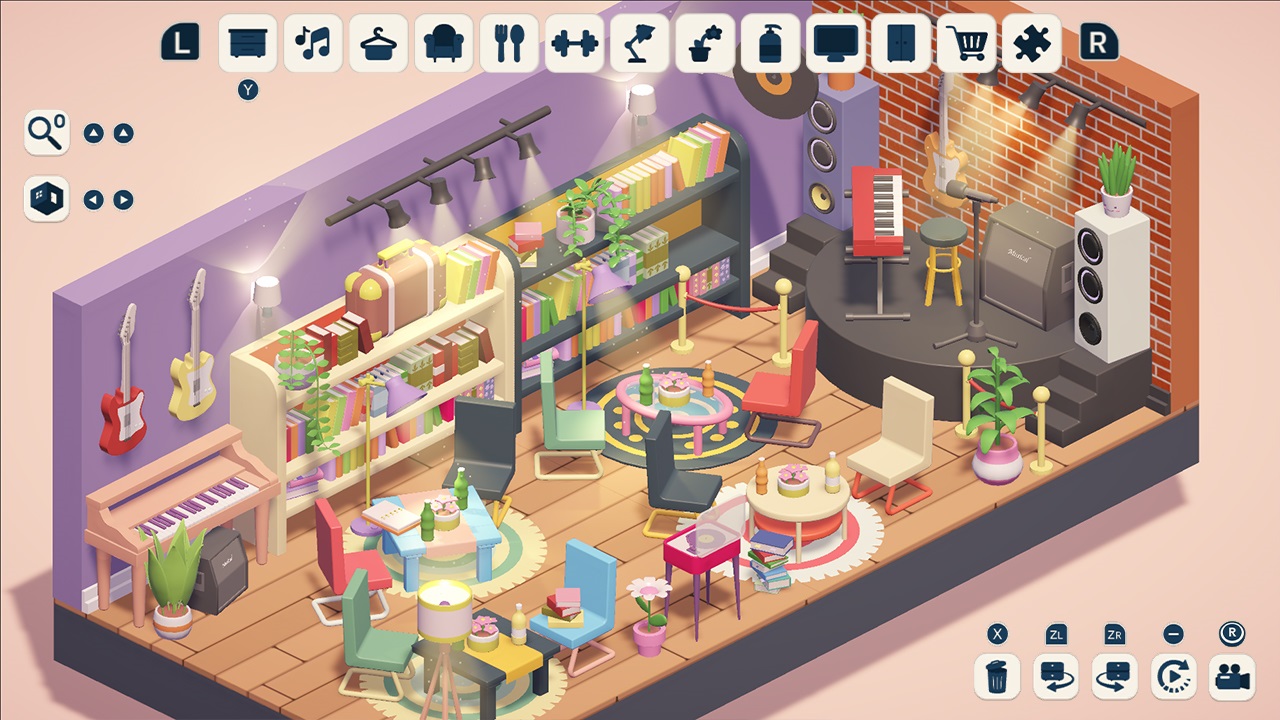
Task: Toggle the room view cube icon
Action: click(46, 198)
